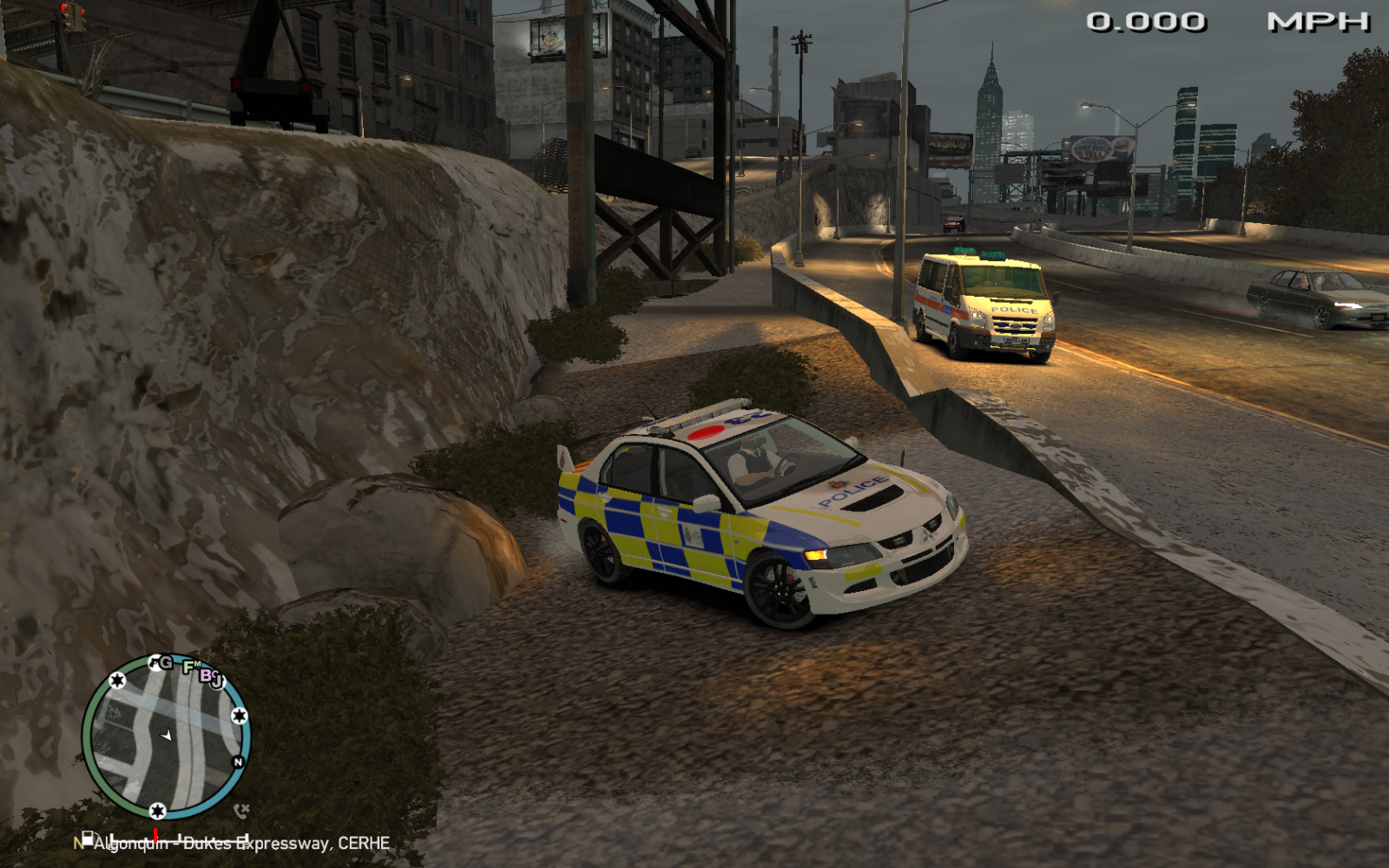
Task: Click the fuel pump icon
Action: point(87,838)
